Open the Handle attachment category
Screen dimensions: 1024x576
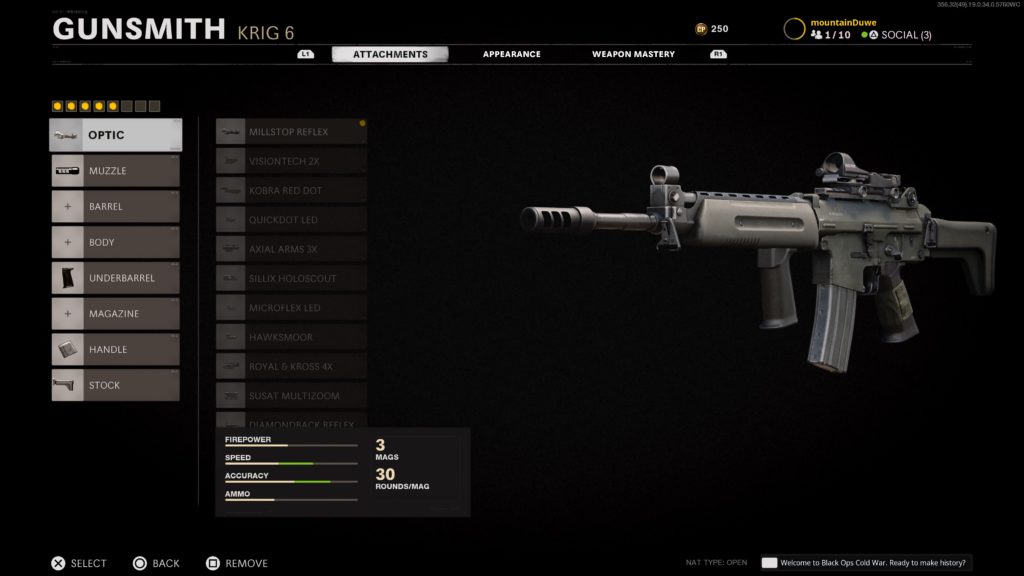click(x=116, y=350)
